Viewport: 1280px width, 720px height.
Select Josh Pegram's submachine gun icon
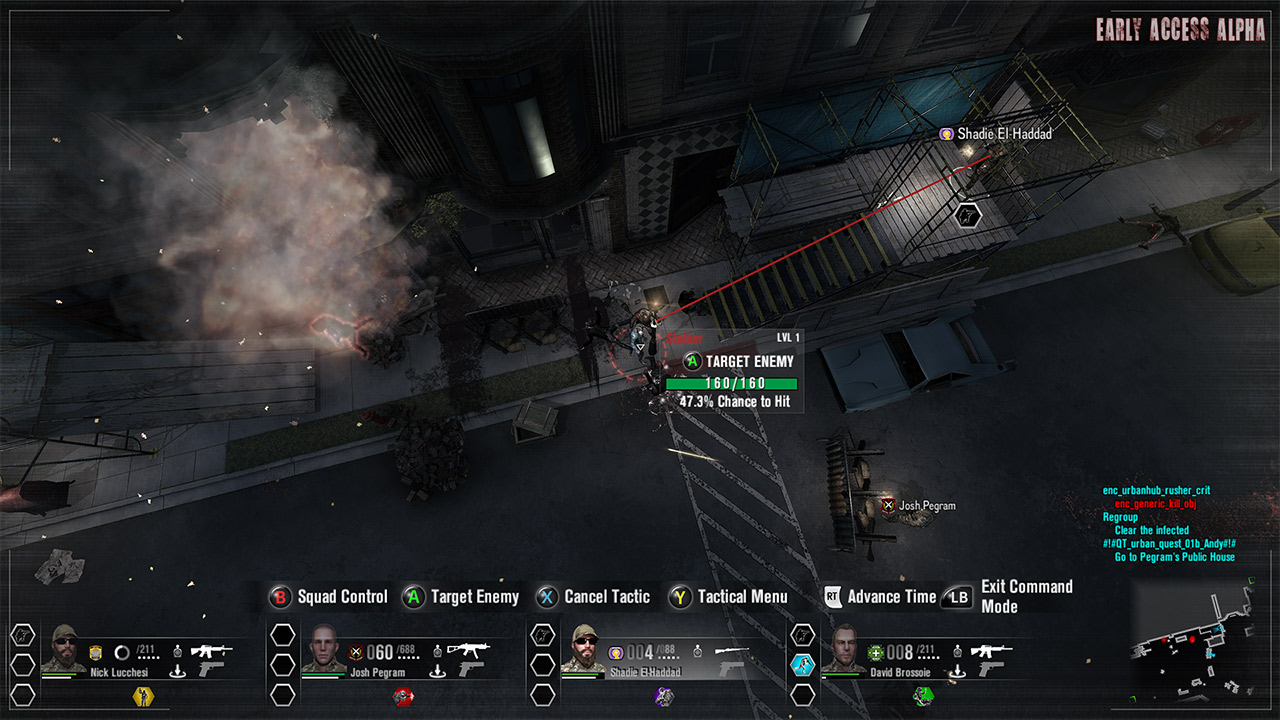[x=467, y=650]
